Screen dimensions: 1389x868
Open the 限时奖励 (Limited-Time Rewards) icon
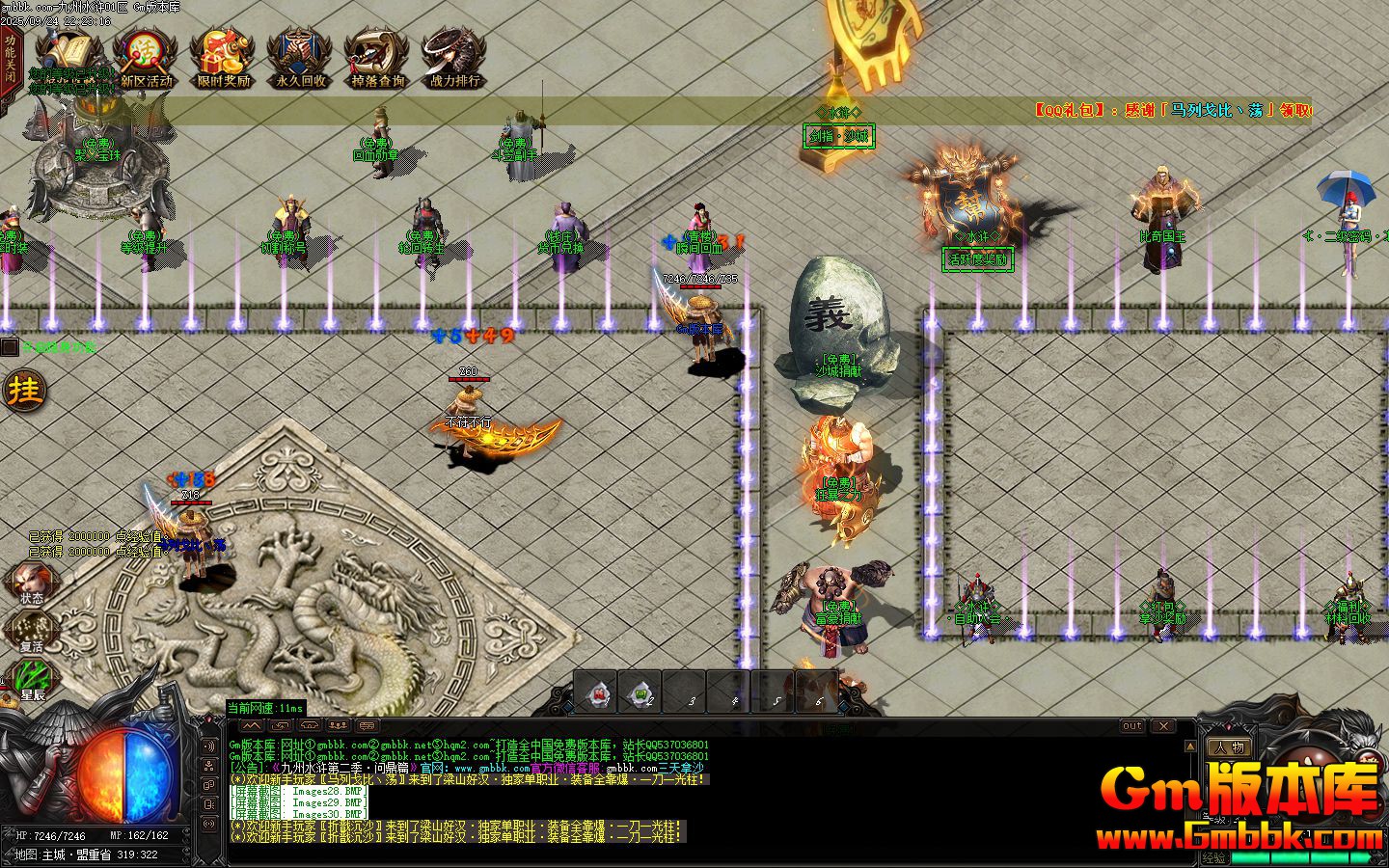click(224, 53)
